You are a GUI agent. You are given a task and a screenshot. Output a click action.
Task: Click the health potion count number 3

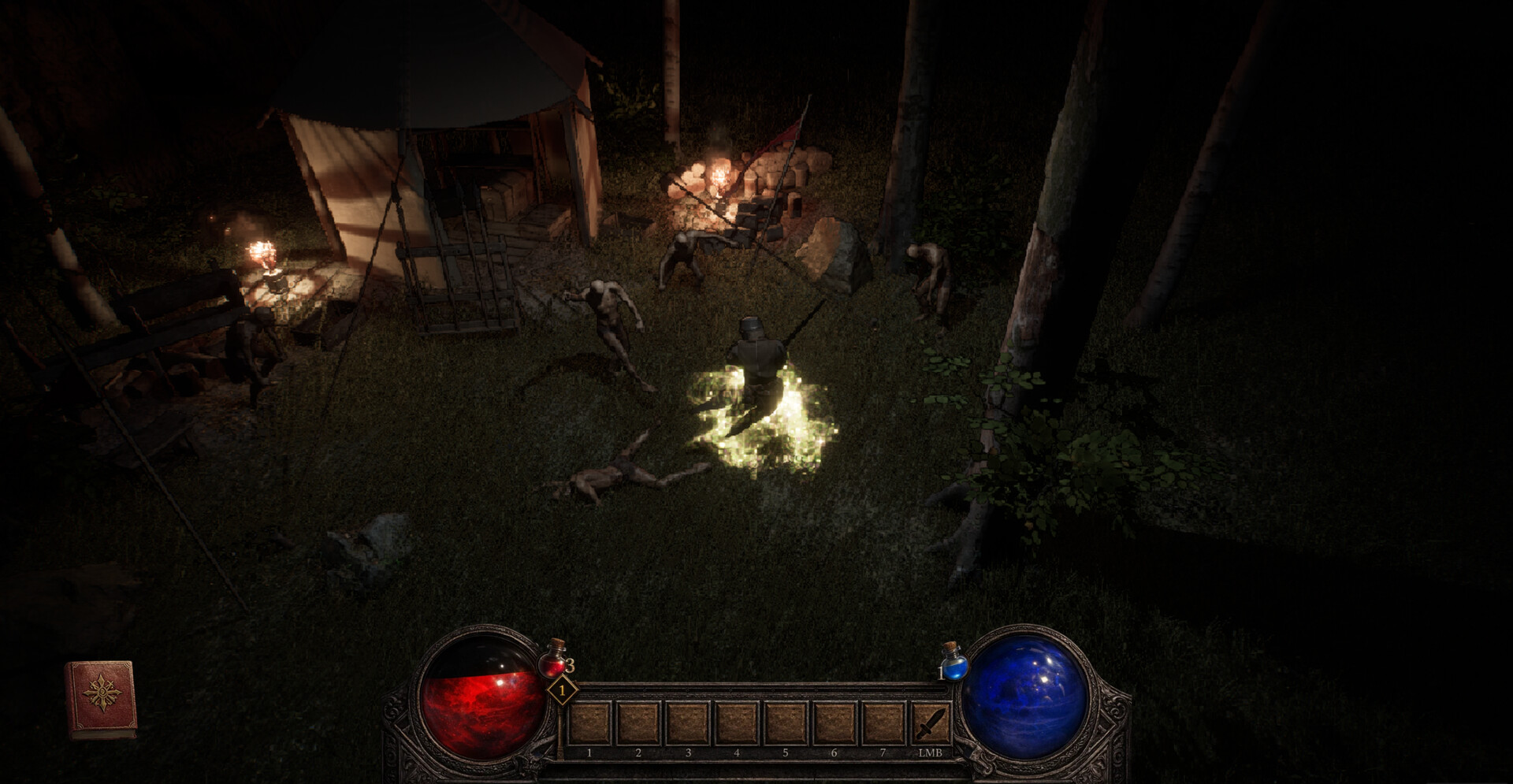(x=570, y=665)
